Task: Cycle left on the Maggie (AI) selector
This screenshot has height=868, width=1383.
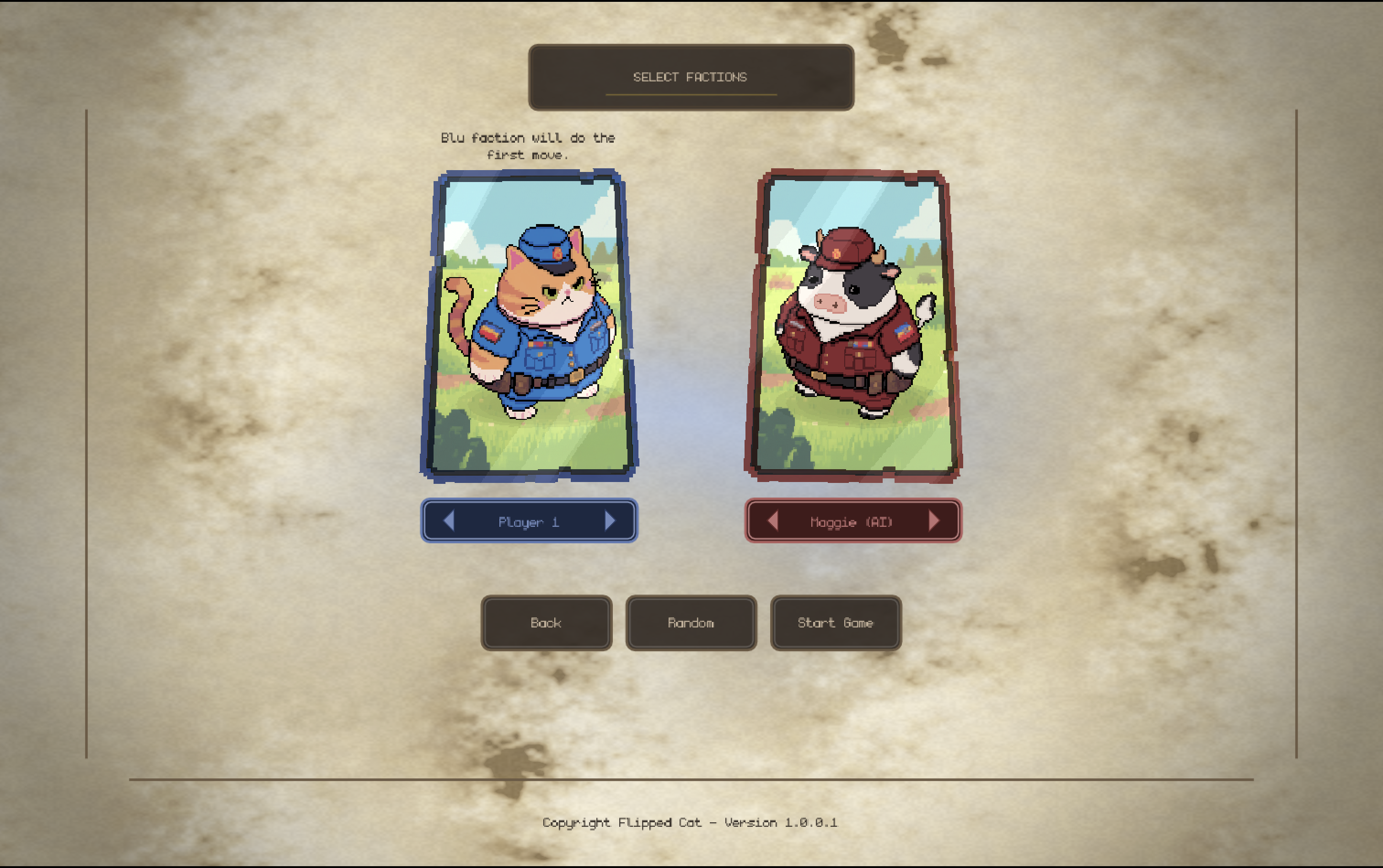Action: click(774, 521)
